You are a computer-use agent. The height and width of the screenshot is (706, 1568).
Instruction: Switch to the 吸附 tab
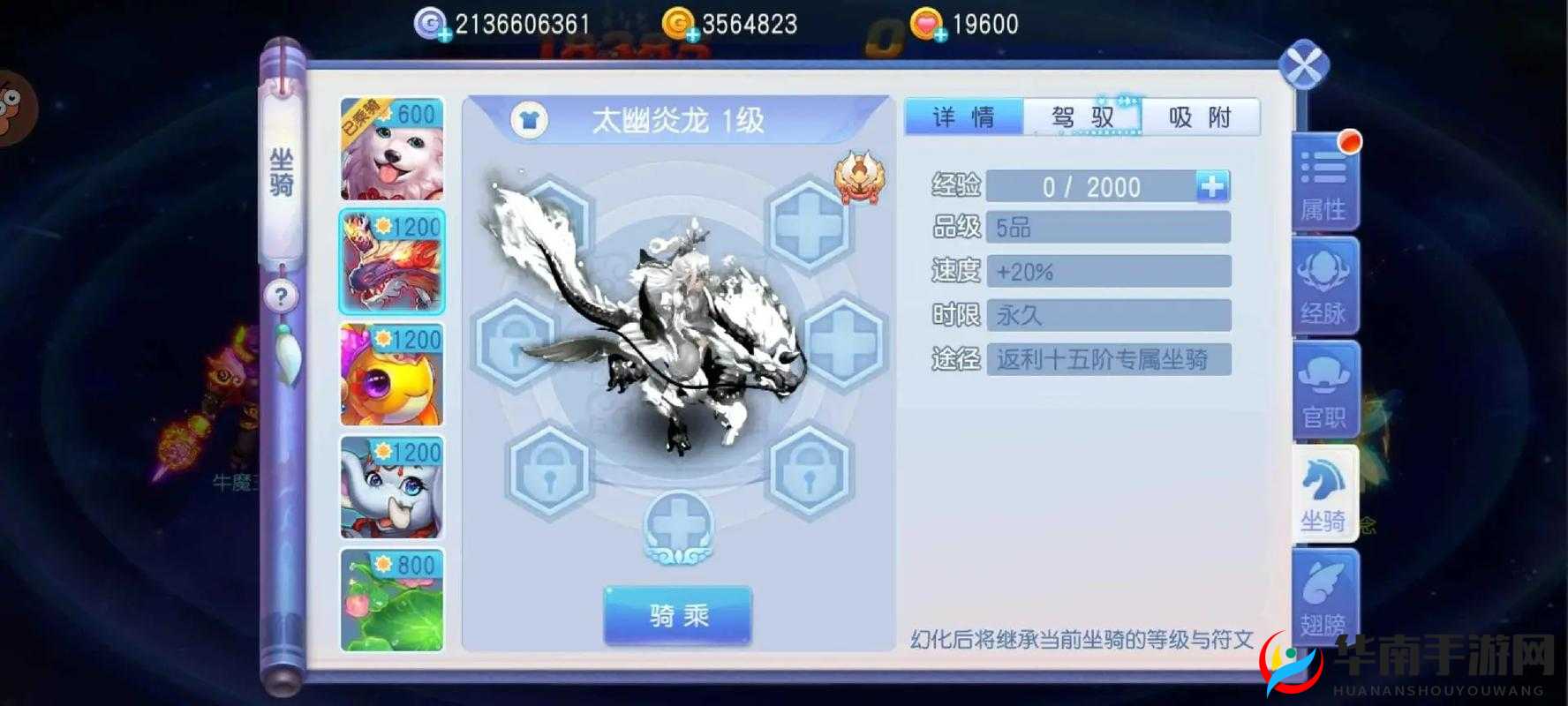(1202, 116)
